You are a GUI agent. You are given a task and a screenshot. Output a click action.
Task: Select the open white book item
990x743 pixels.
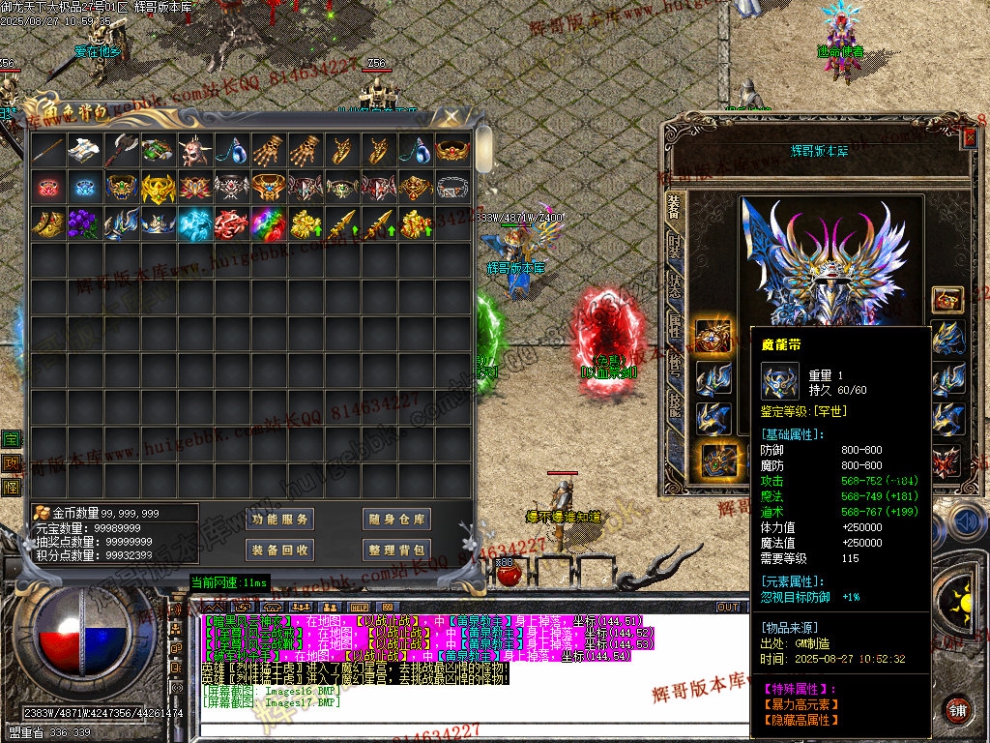pos(84,150)
